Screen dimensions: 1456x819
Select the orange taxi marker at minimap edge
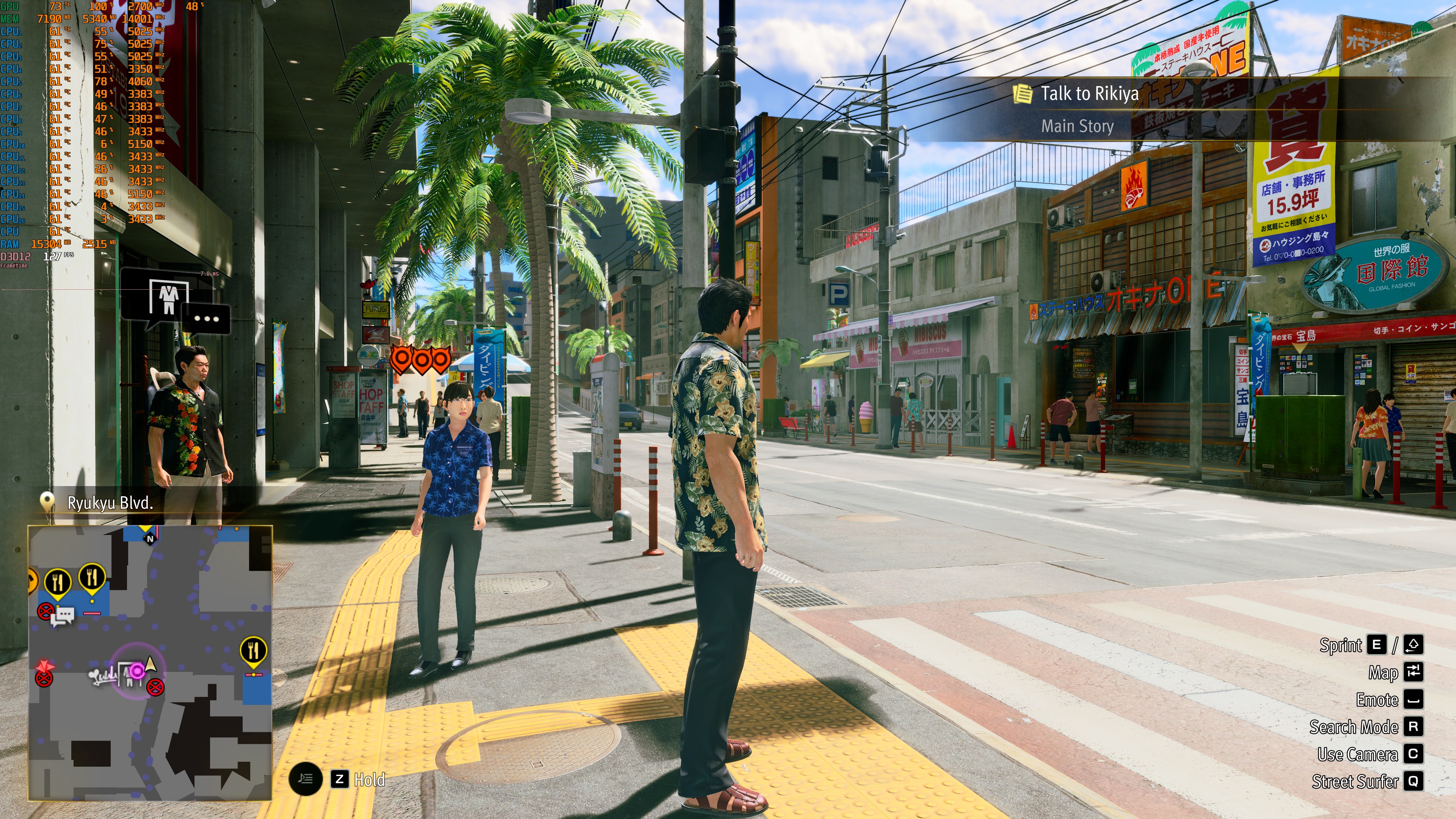pos(31,580)
